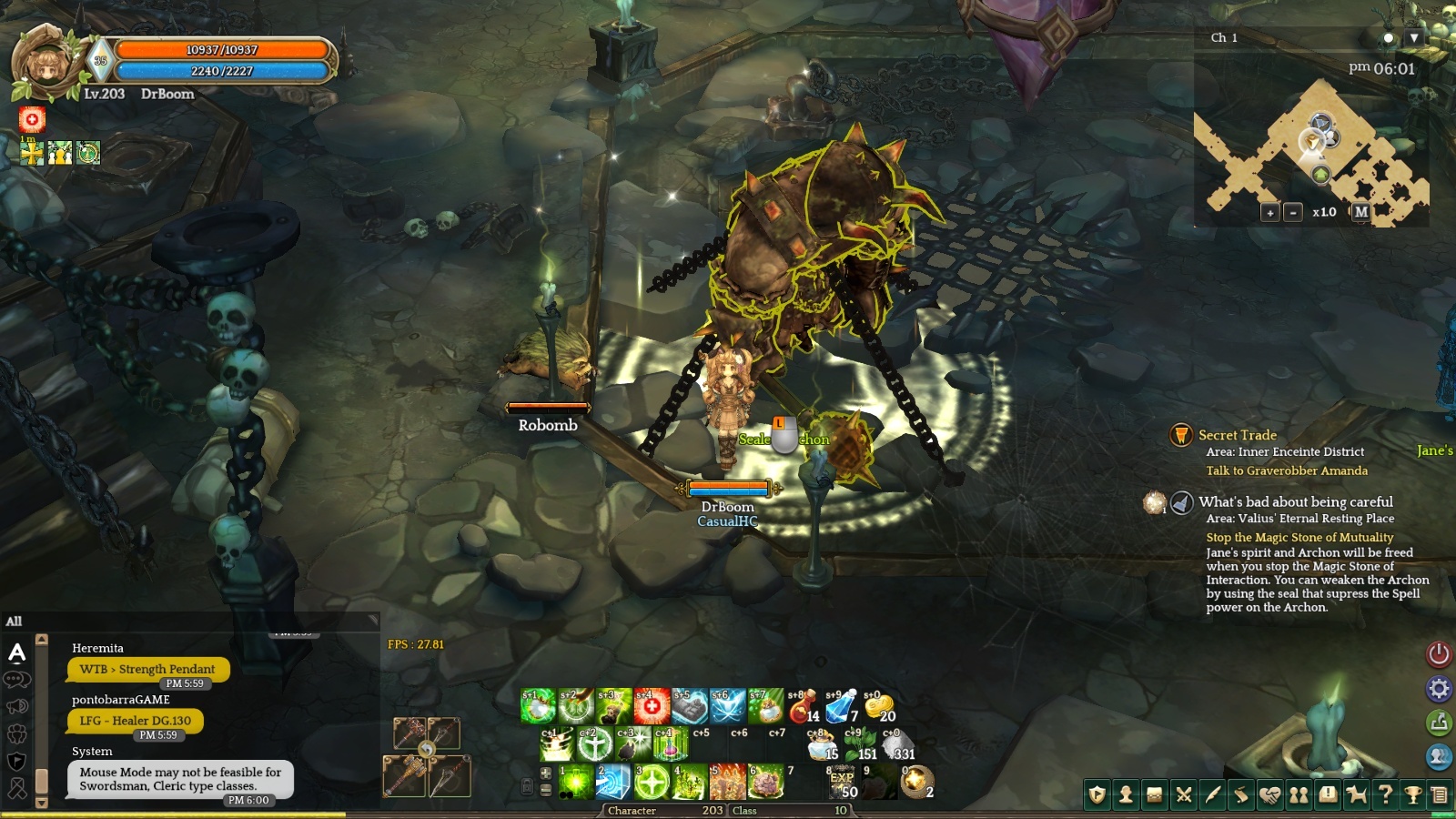Screen dimensions: 1456x819
Task: Open the companion pet menu icon
Action: [x=1356, y=795]
